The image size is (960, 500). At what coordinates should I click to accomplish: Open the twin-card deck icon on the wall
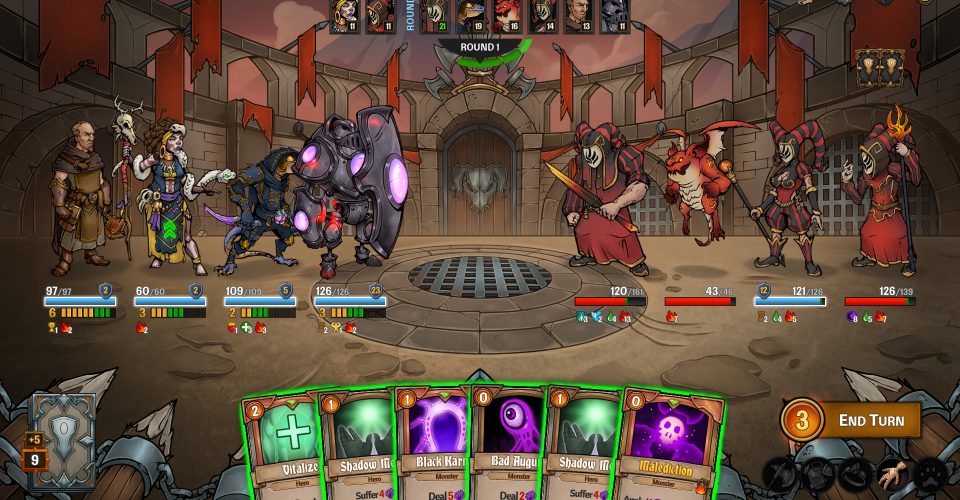point(878,67)
